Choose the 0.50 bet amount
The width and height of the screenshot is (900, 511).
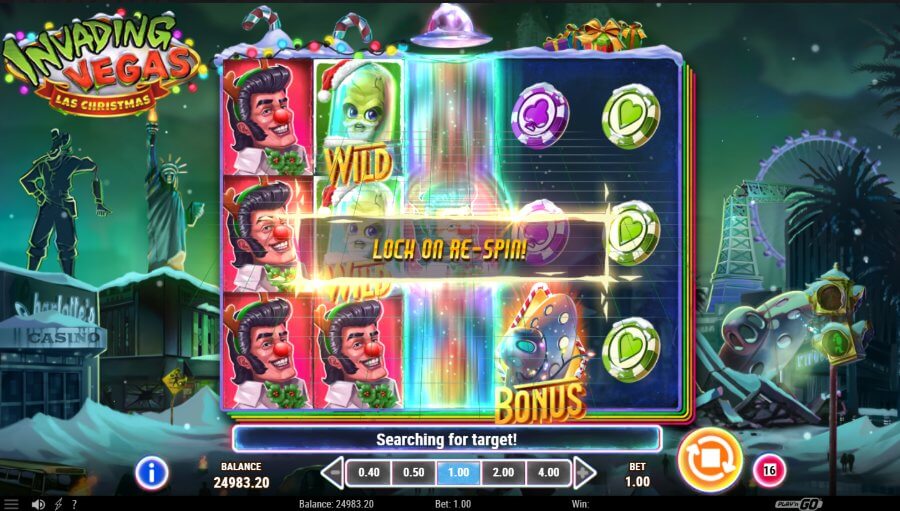pyautogui.click(x=413, y=472)
